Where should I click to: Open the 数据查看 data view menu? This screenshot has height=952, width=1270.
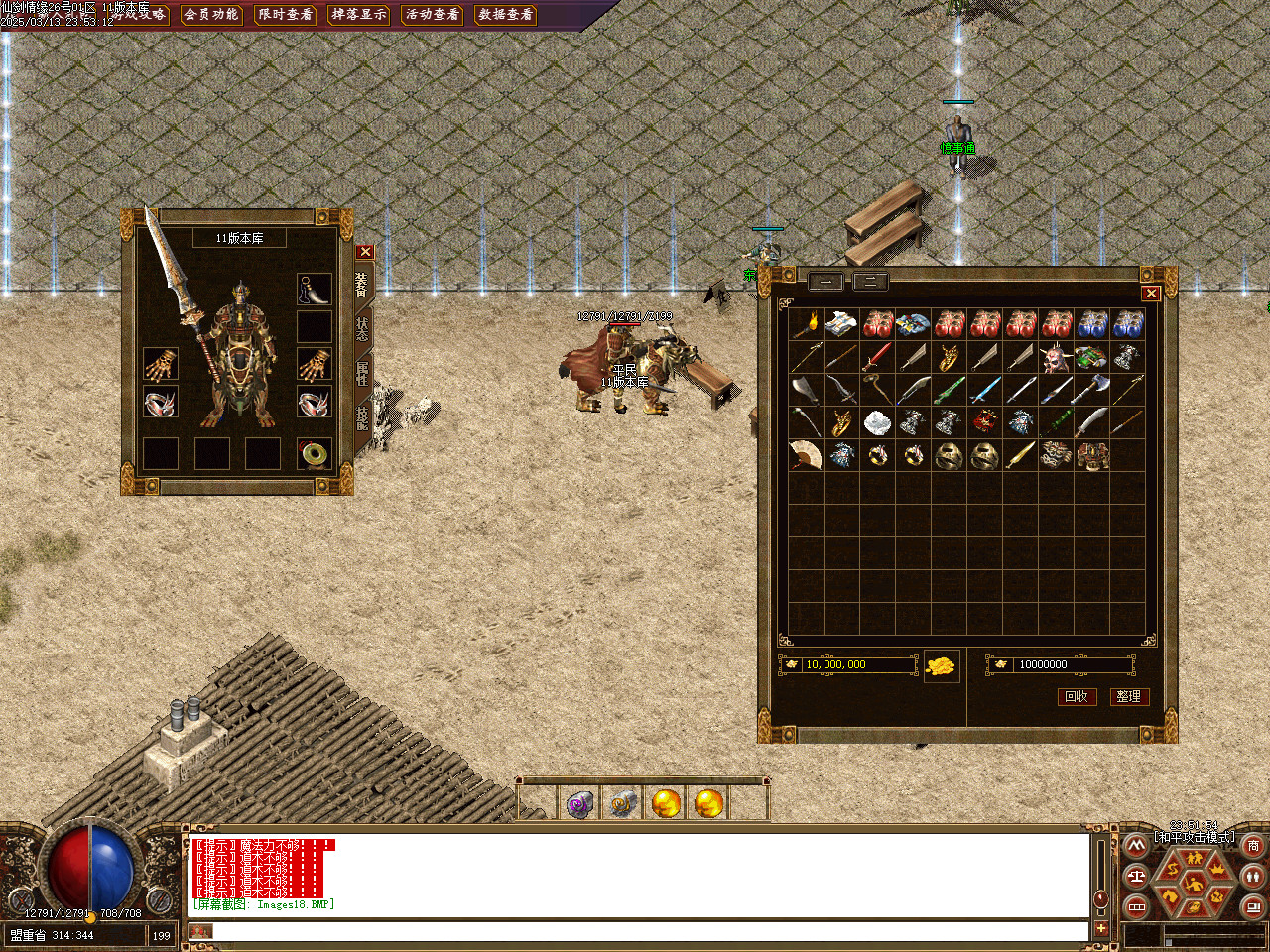505,15
